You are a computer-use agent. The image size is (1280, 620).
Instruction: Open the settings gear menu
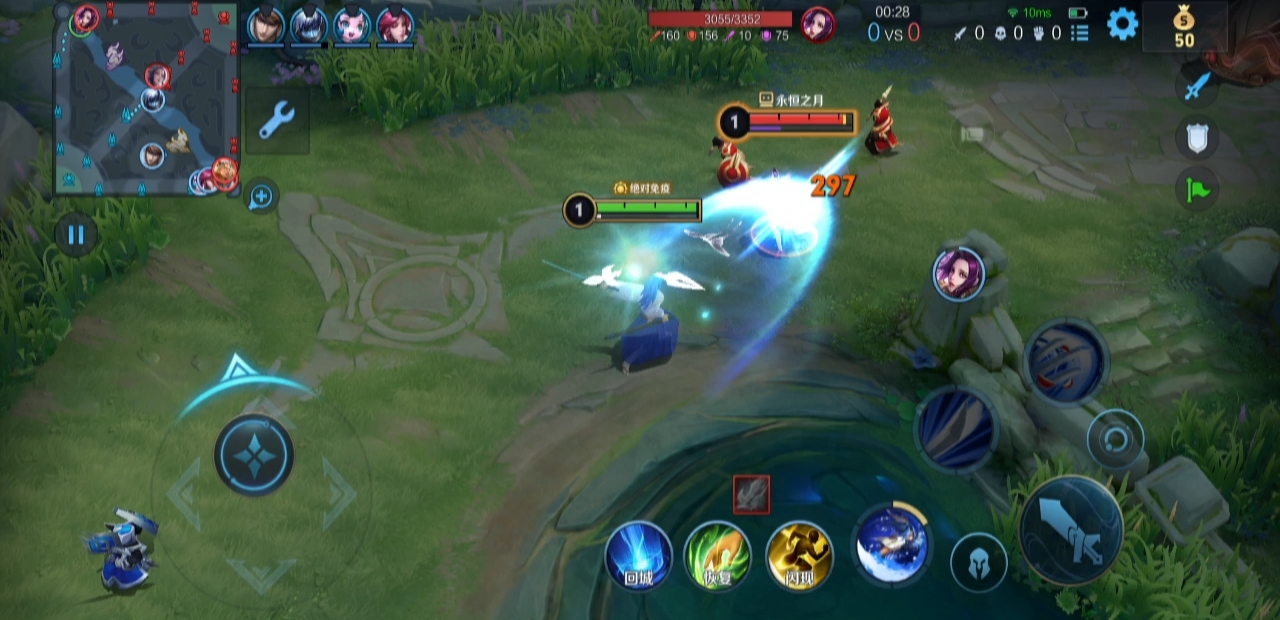point(1122,24)
